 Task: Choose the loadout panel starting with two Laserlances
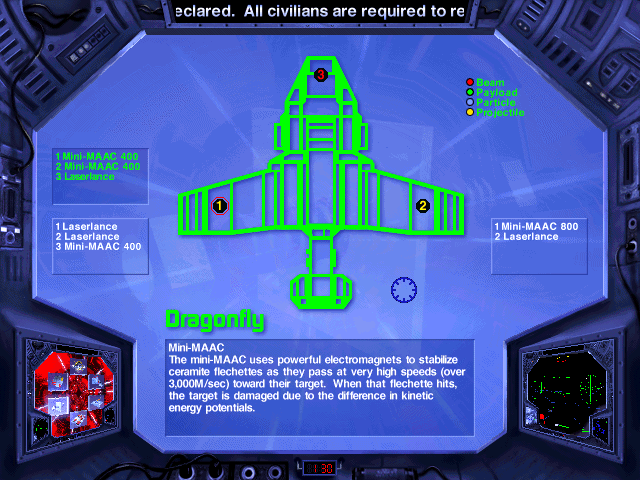click(99, 237)
